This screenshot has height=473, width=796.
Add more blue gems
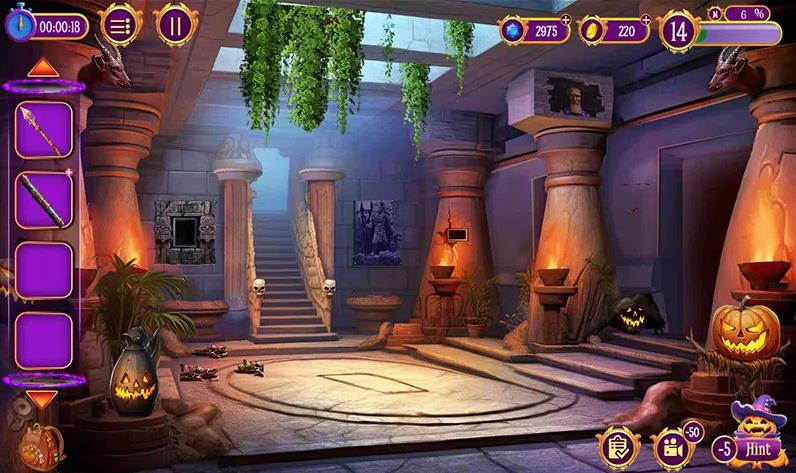click(566, 19)
